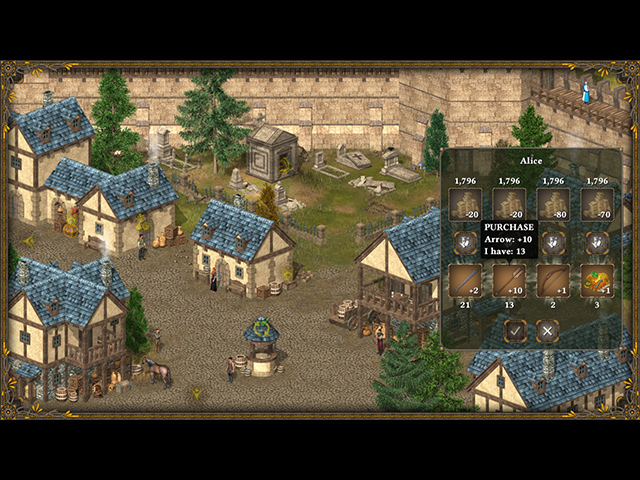640x480 pixels.
Task: Confirm the trade with the checkmark button
Action: (x=515, y=330)
